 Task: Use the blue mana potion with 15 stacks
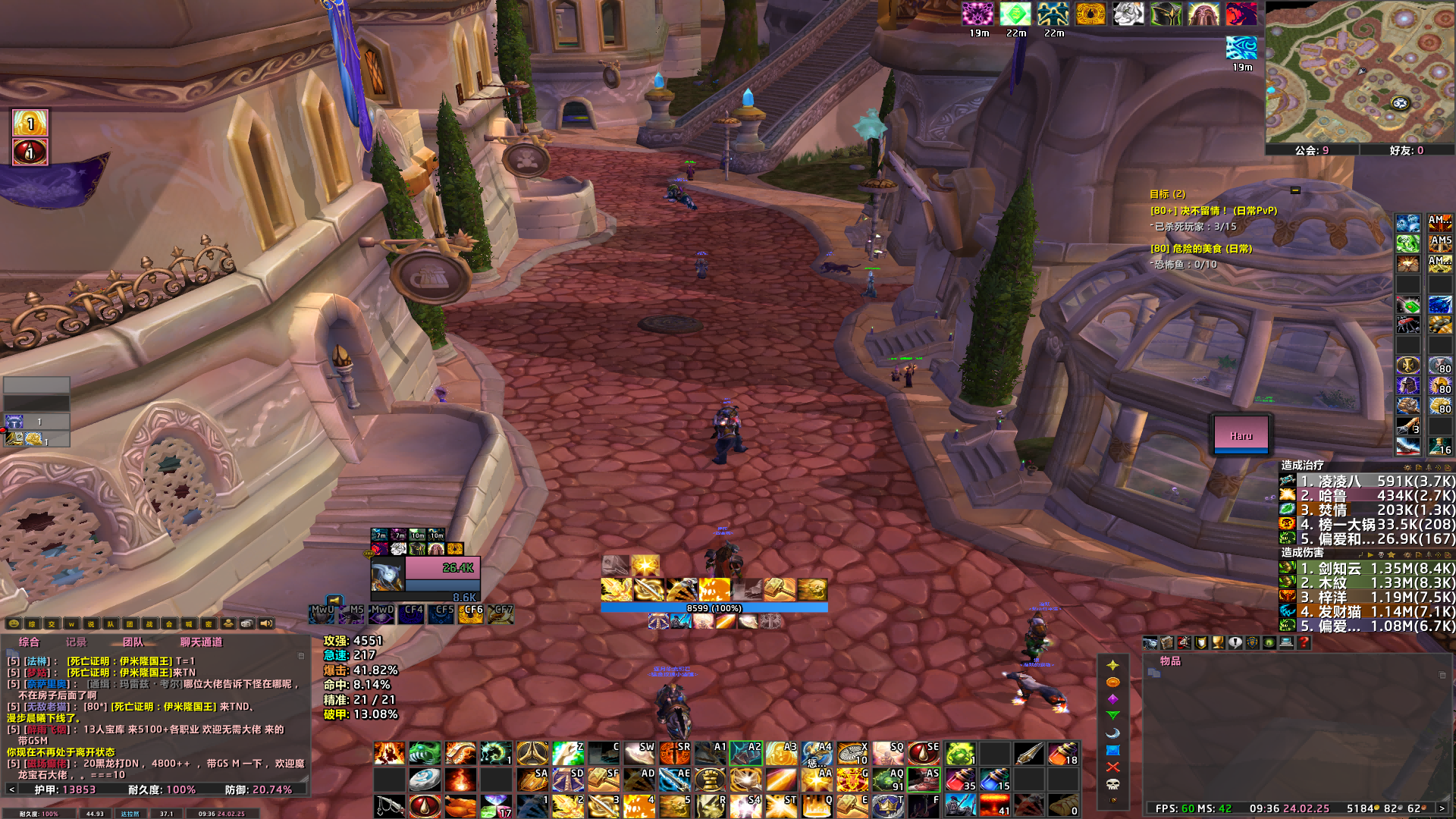[x=994, y=779]
